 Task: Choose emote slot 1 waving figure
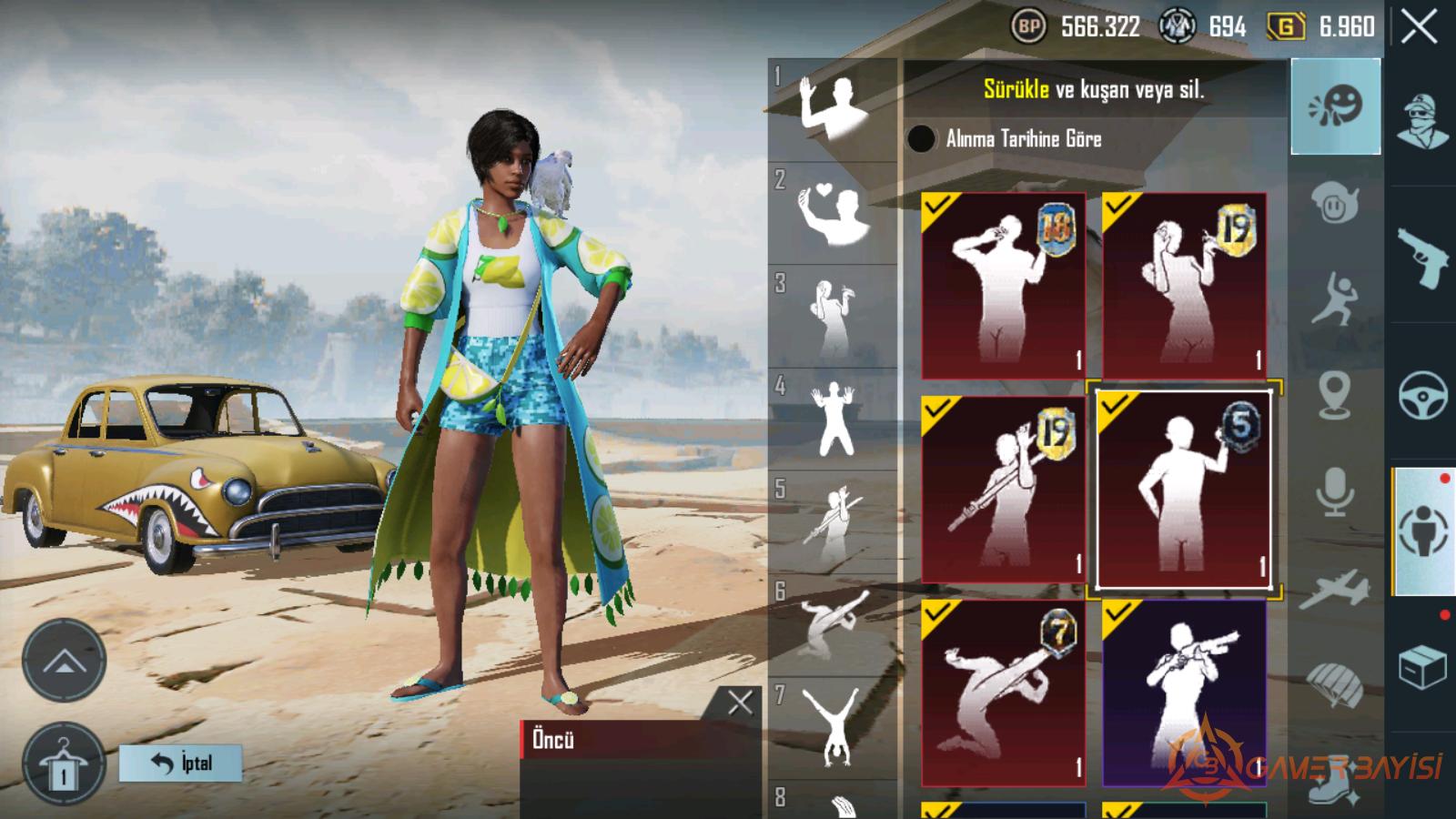tap(832, 109)
